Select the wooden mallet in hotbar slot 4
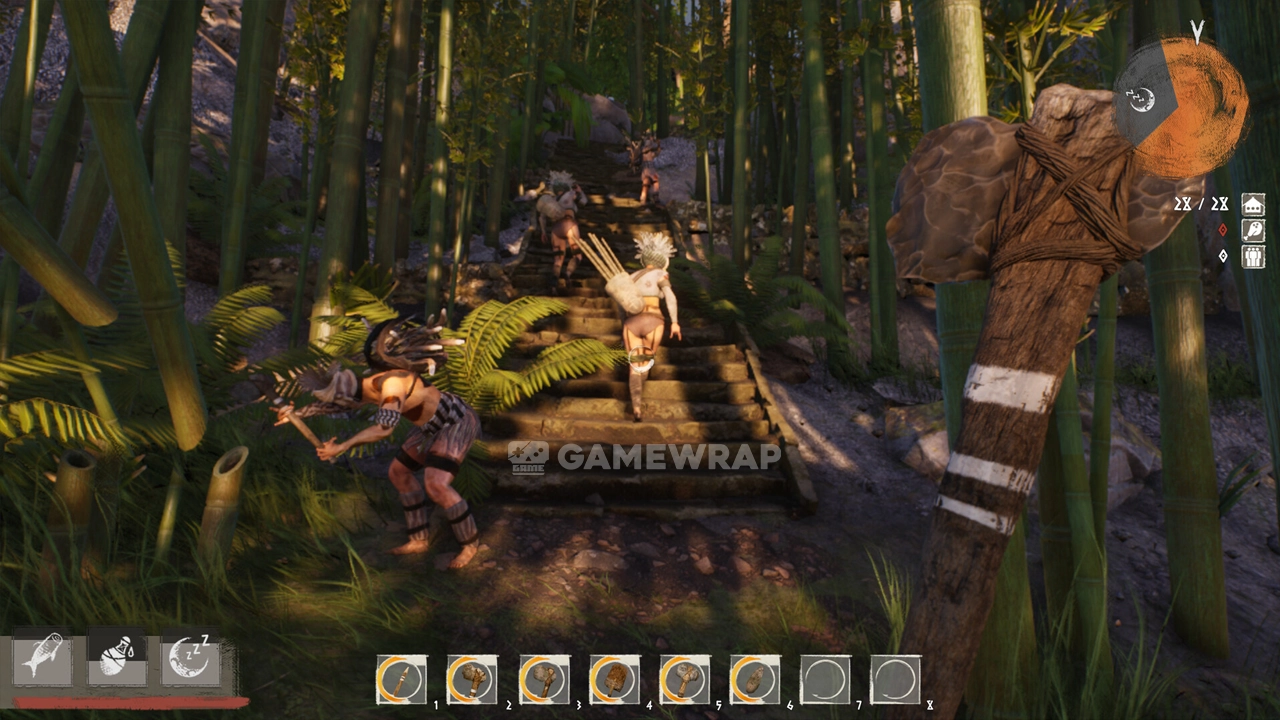The height and width of the screenshot is (720, 1280). point(614,680)
